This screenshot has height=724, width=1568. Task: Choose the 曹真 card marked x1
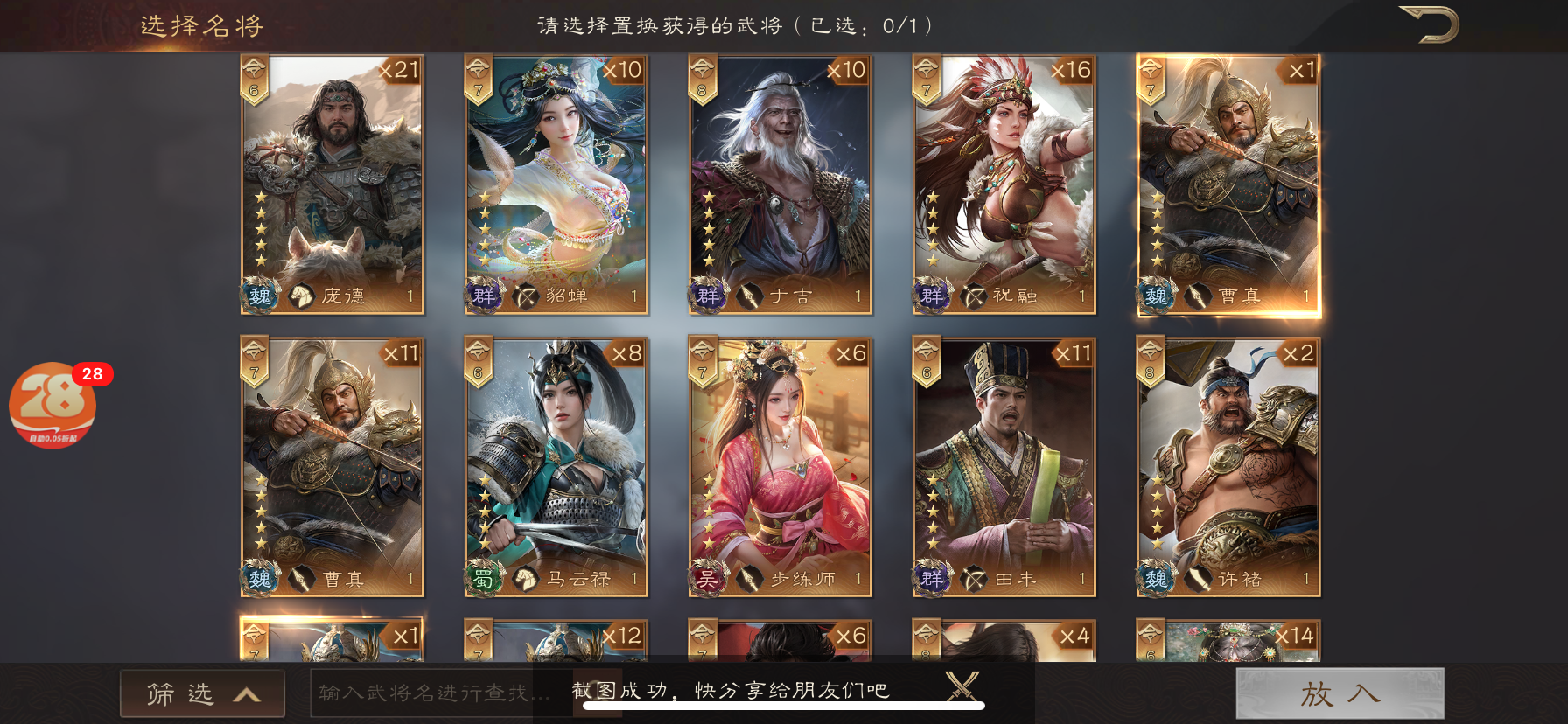click(x=1228, y=184)
